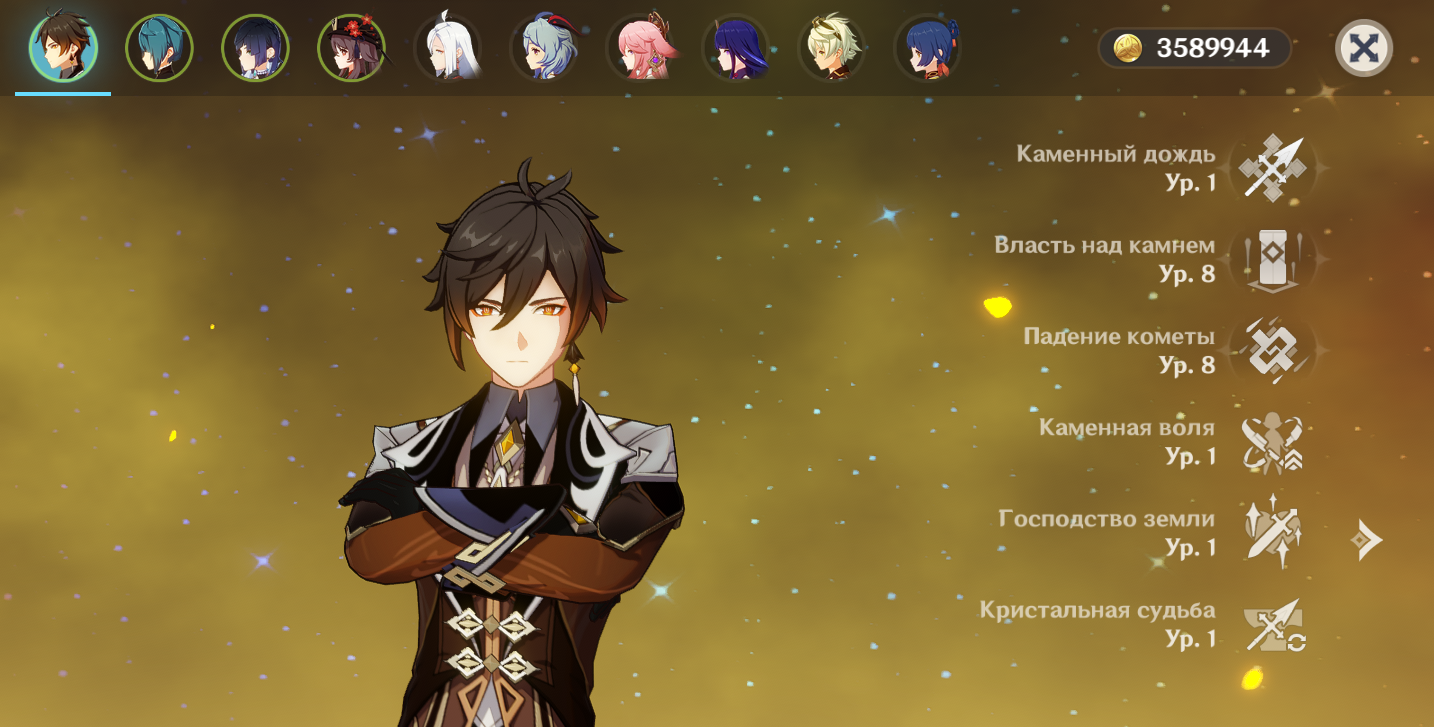
Task: Open the Каменный дождь talent
Action: pos(1272,168)
